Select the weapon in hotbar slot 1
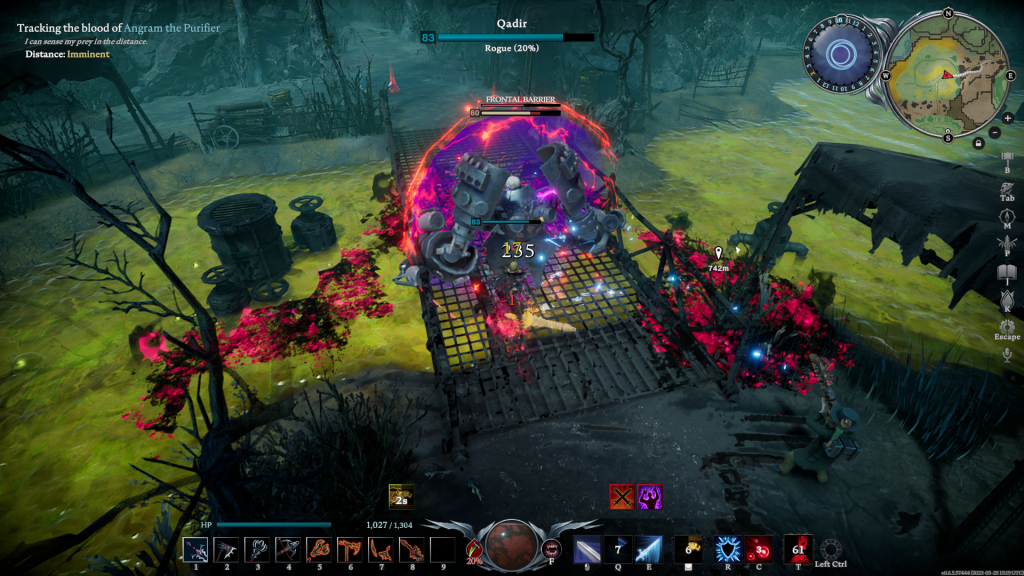Image resolution: width=1024 pixels, height=576 pixels. tap(196, 549)
